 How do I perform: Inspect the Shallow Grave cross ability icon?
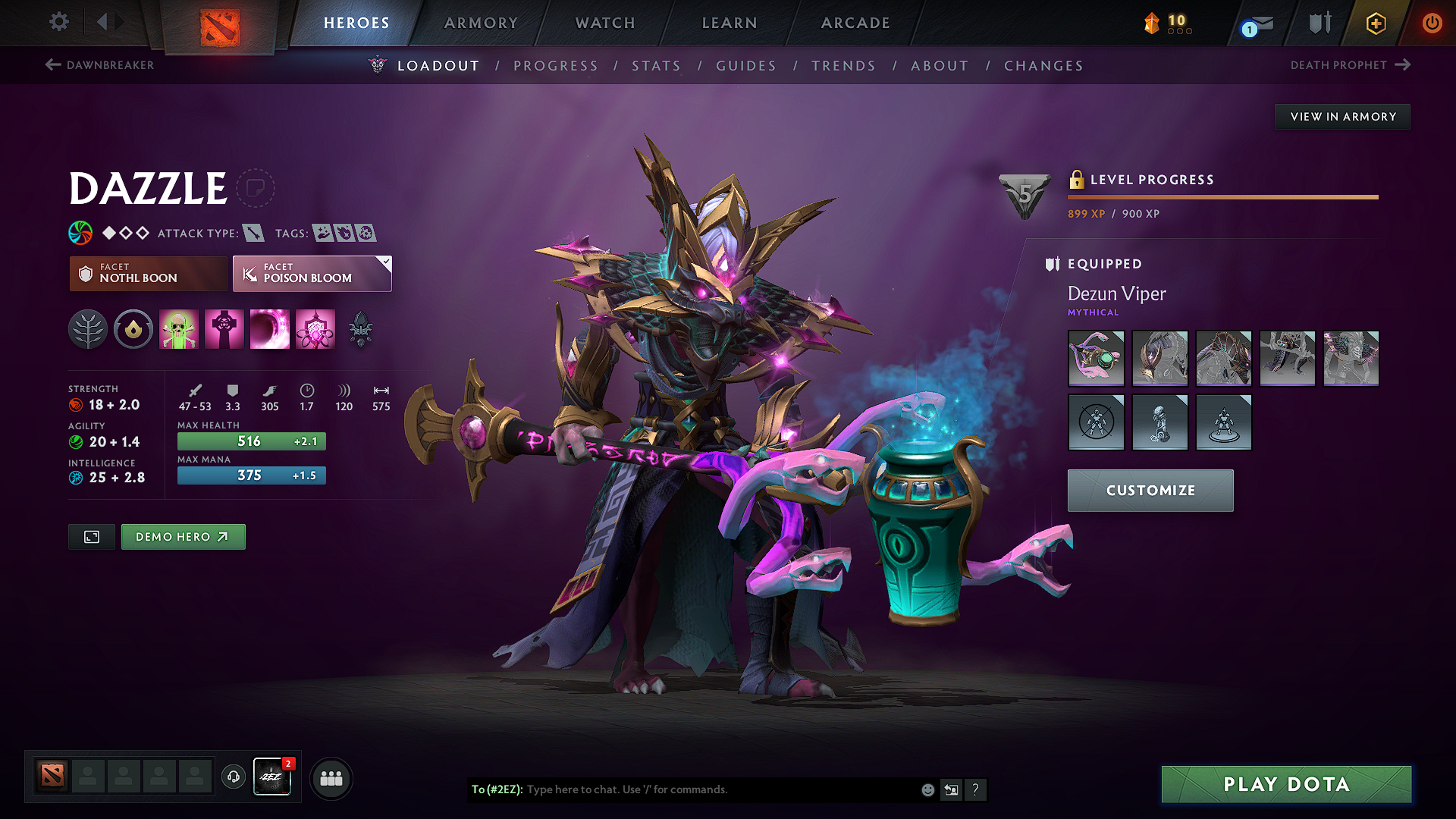click(224, 329)
